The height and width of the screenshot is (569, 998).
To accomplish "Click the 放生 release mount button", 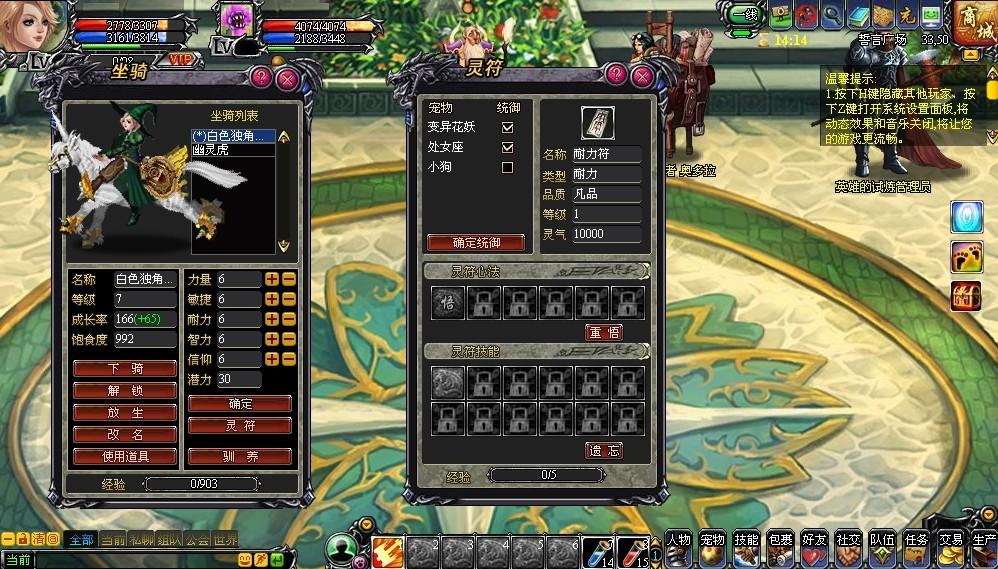I will pos(125,413).
